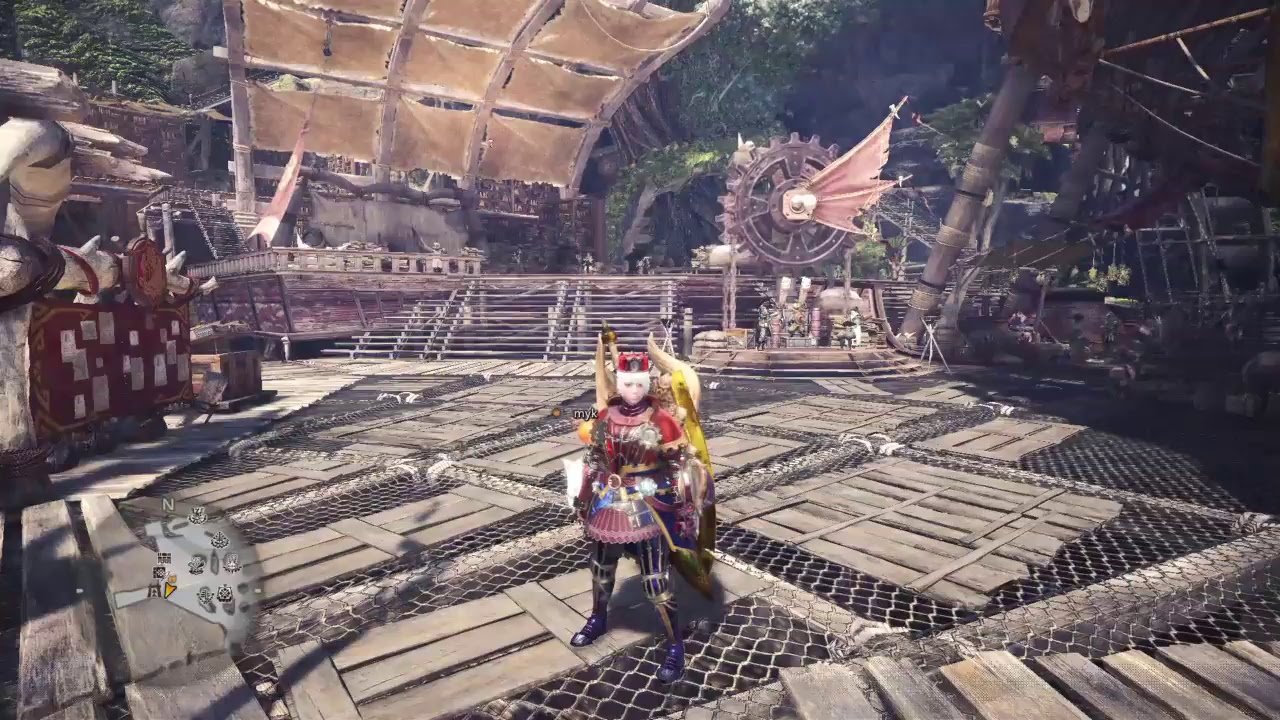
Task: Click the rightmost facility icon on the minimap
Action: pos(232,563)
